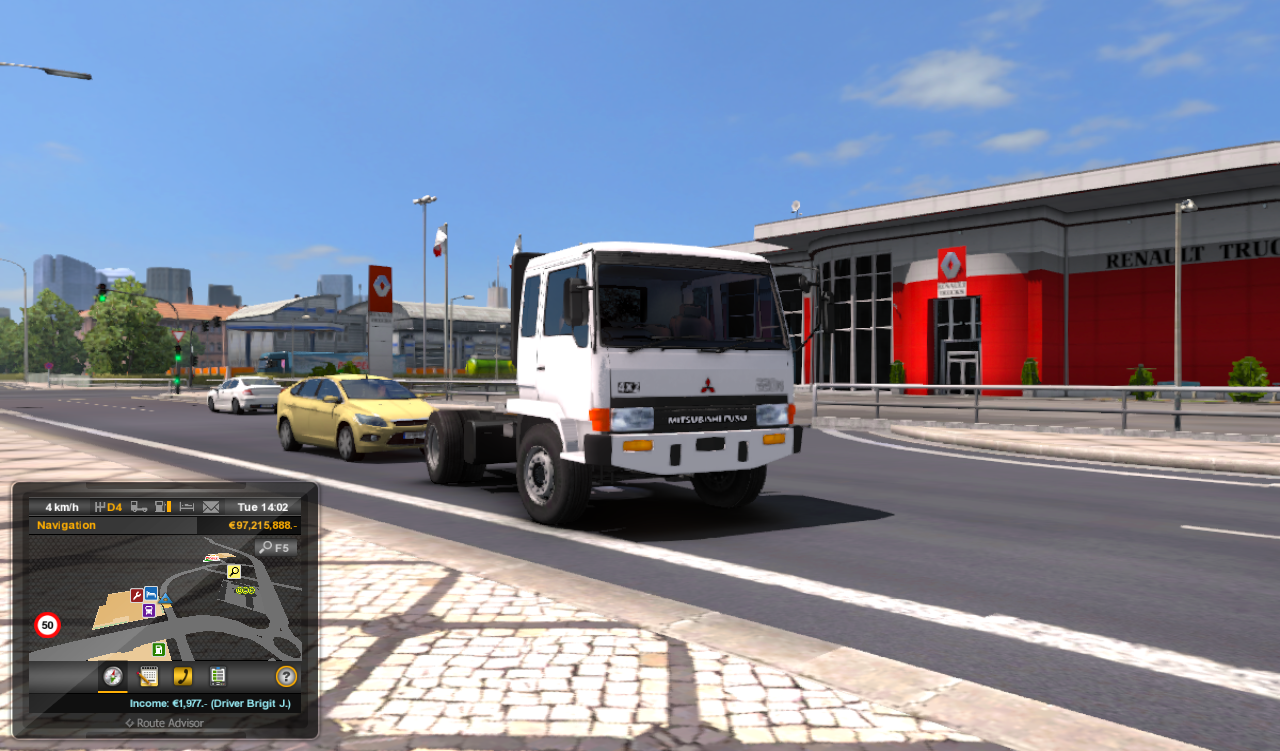The height and width of the screenshot is (751, 1280).
Task: Open the phone assistance panel
Action: (x=183, y=675)
